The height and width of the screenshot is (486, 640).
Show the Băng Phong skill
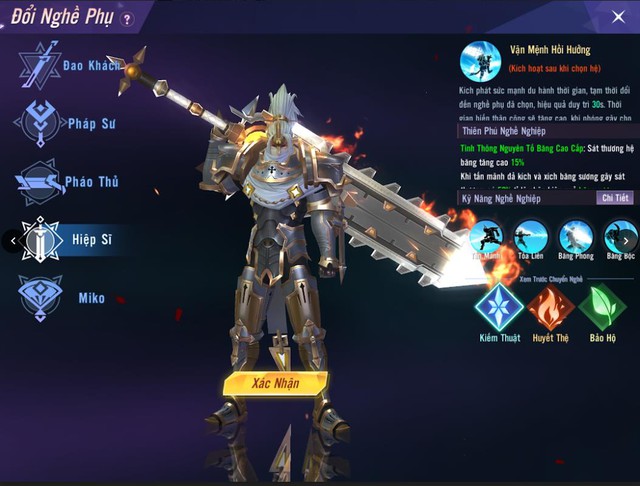point(575,238)
